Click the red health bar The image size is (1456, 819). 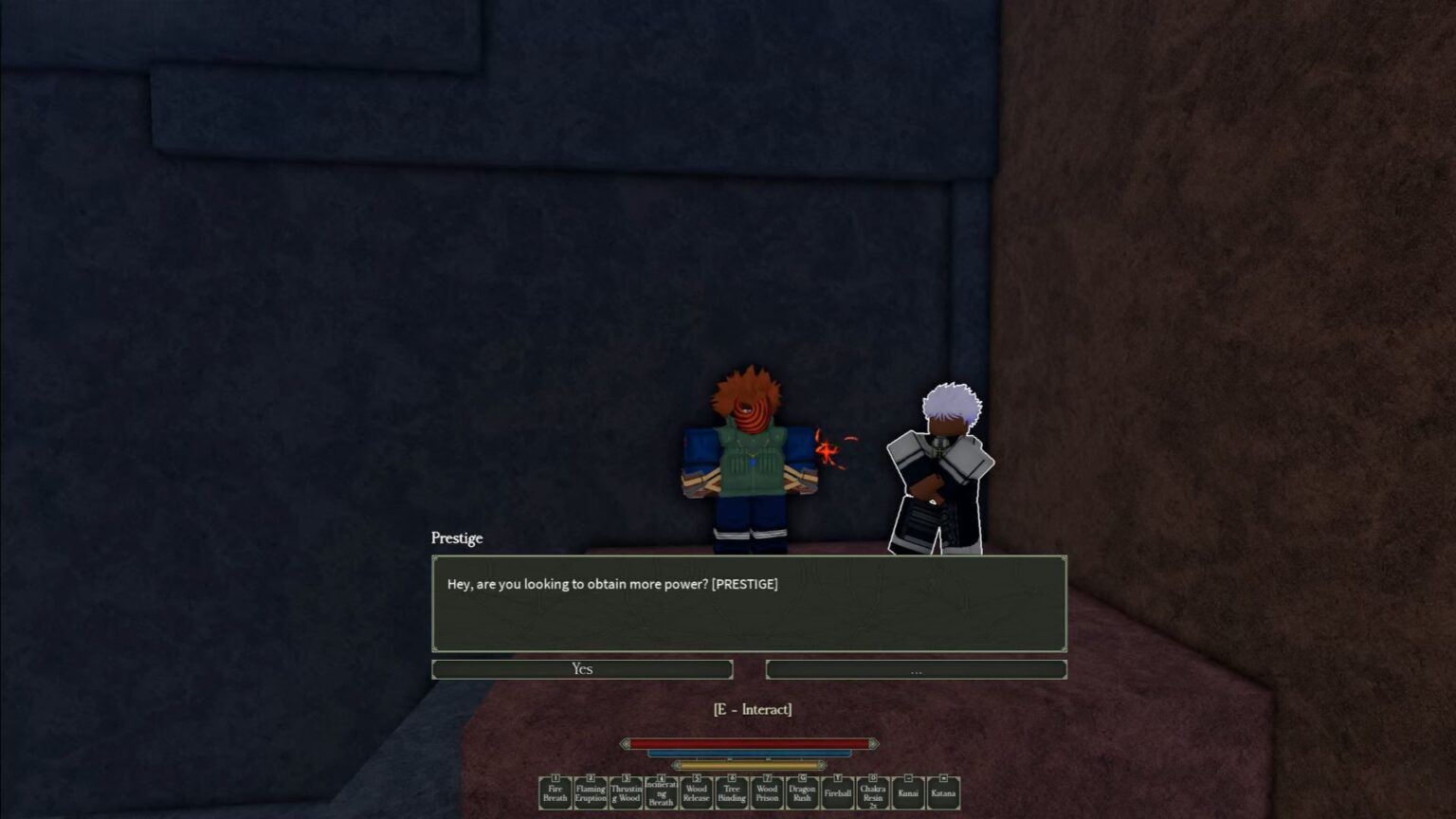[x=749, y=743]
